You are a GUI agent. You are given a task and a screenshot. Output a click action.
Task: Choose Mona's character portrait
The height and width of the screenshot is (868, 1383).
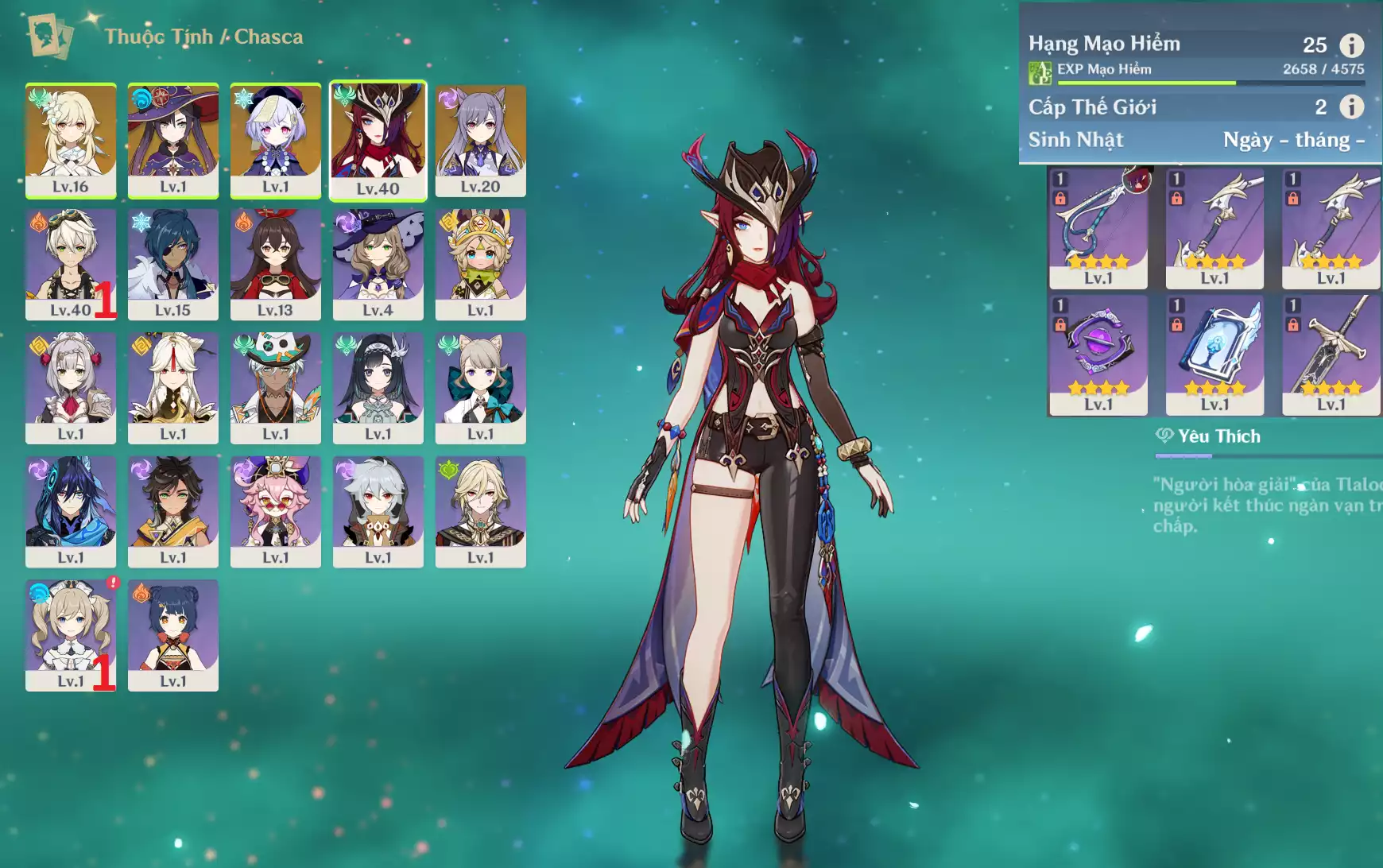(x=173, y=140)
